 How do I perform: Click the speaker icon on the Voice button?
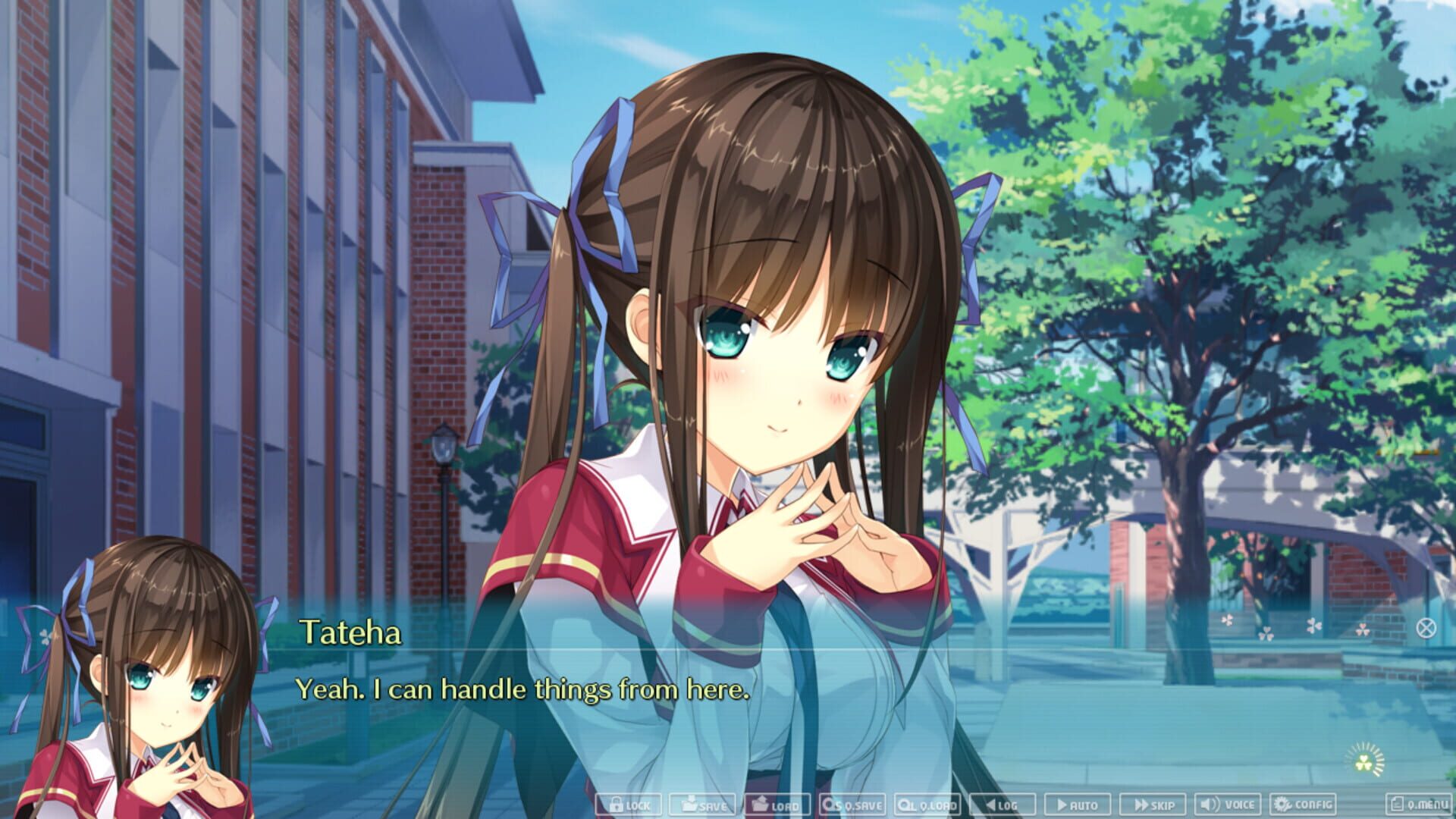pos(1208,805)
